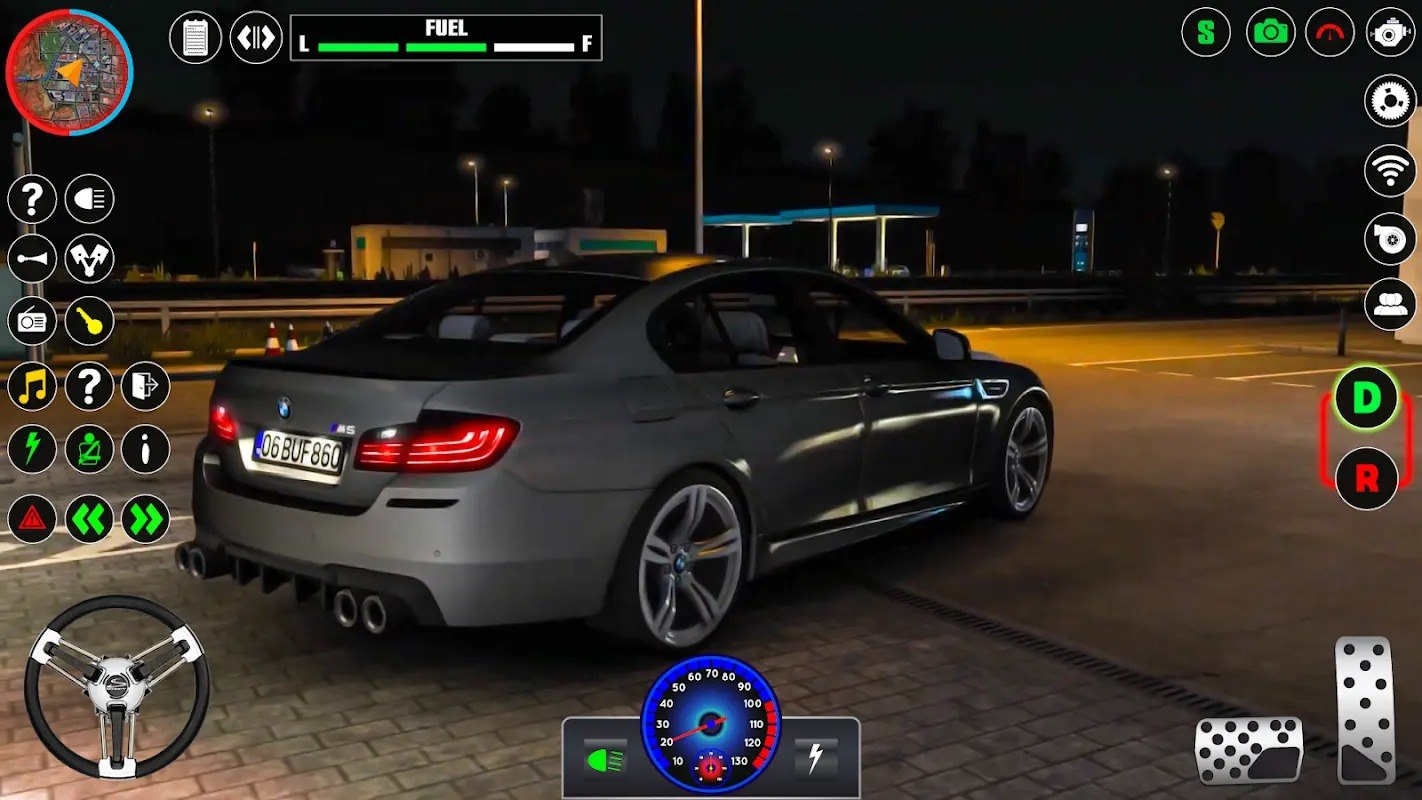Switch camera view with green camera icon
The height and width of the screenshot is (800, 1422).
[1270, 32]
